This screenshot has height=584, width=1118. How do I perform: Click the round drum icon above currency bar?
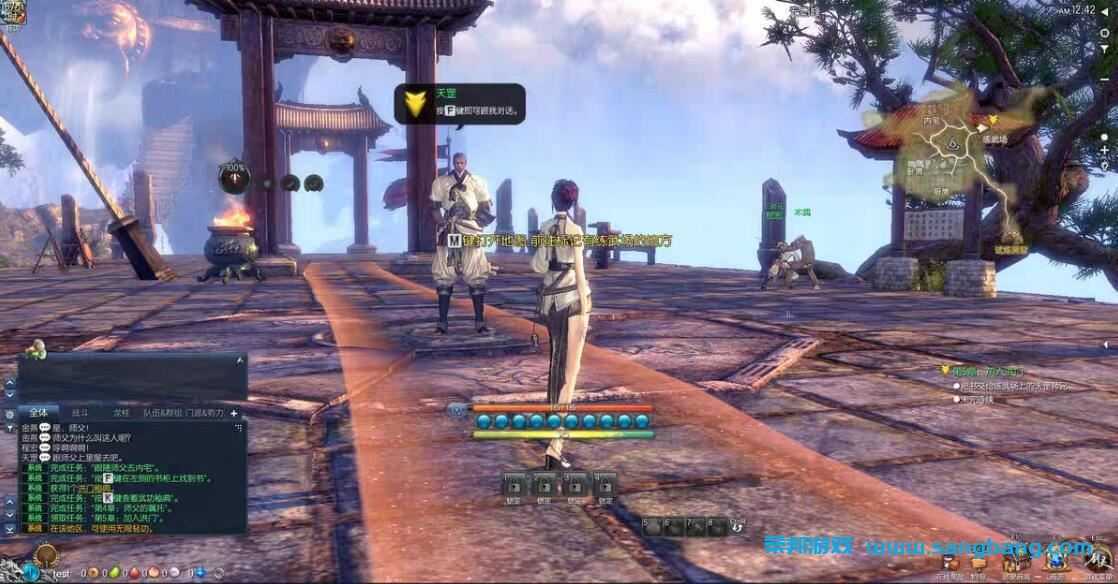45,556
